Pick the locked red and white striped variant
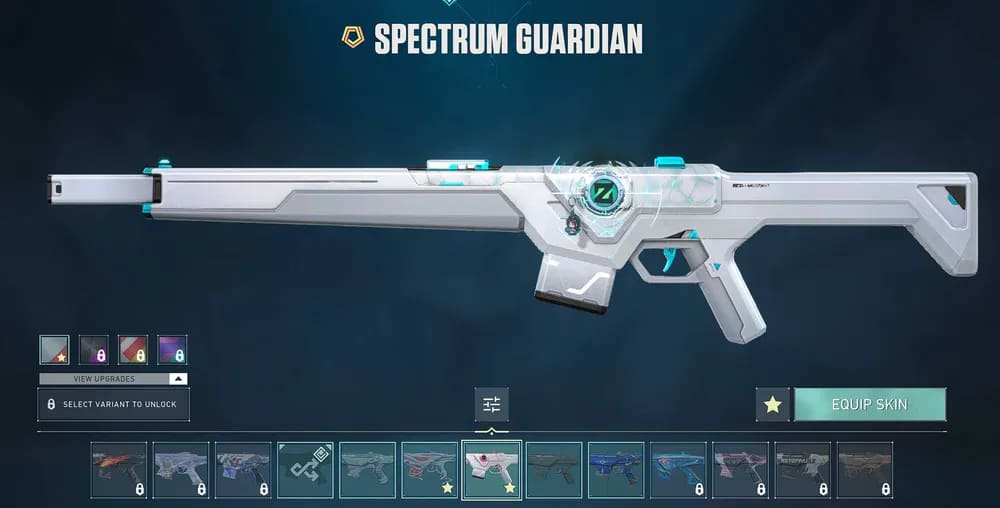 (x=133, y=350)
